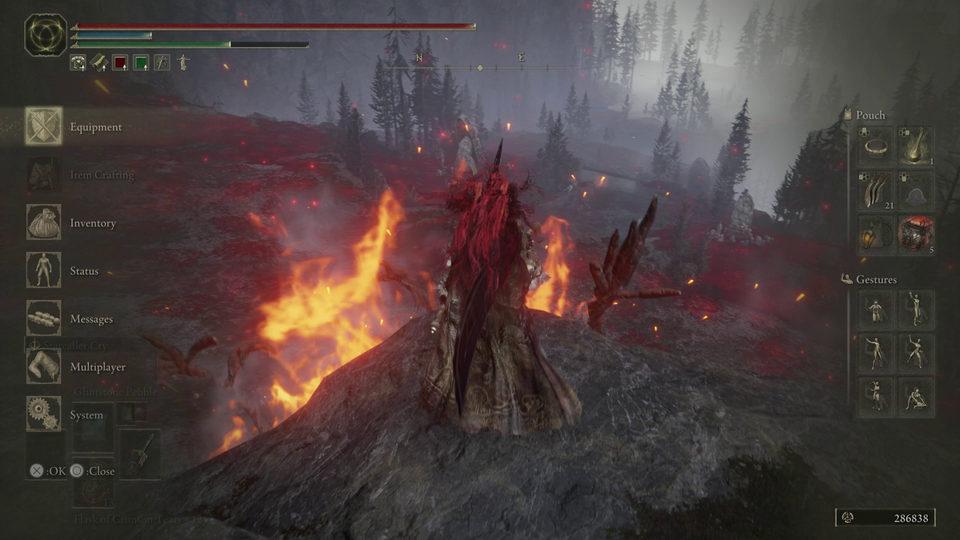Image resolution: width=960 pixels, height=540 pixels.
Task: Select the ring whistle pouch slot
Action: (x=876, y=146)
